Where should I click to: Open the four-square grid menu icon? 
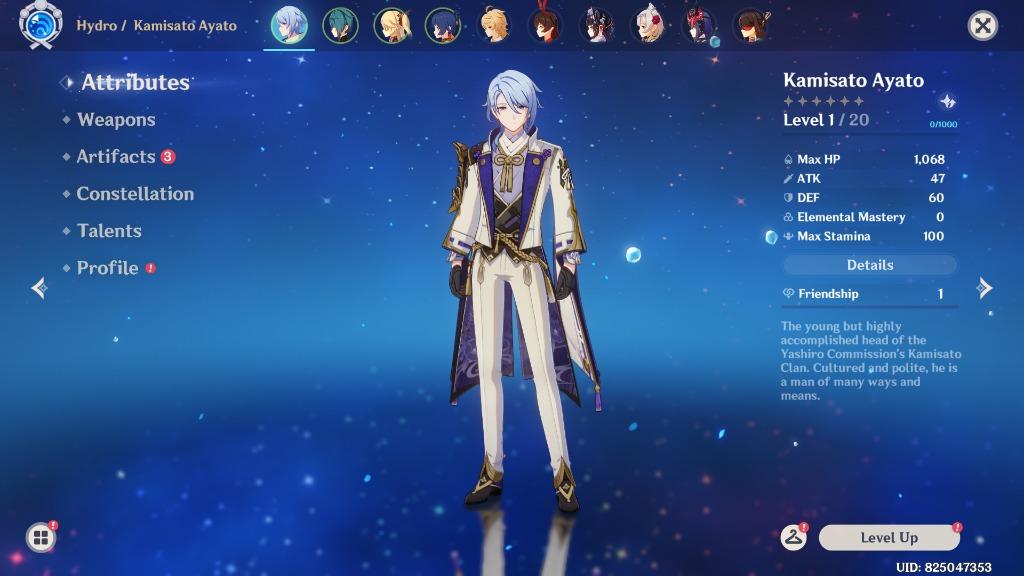coord(40,538)
